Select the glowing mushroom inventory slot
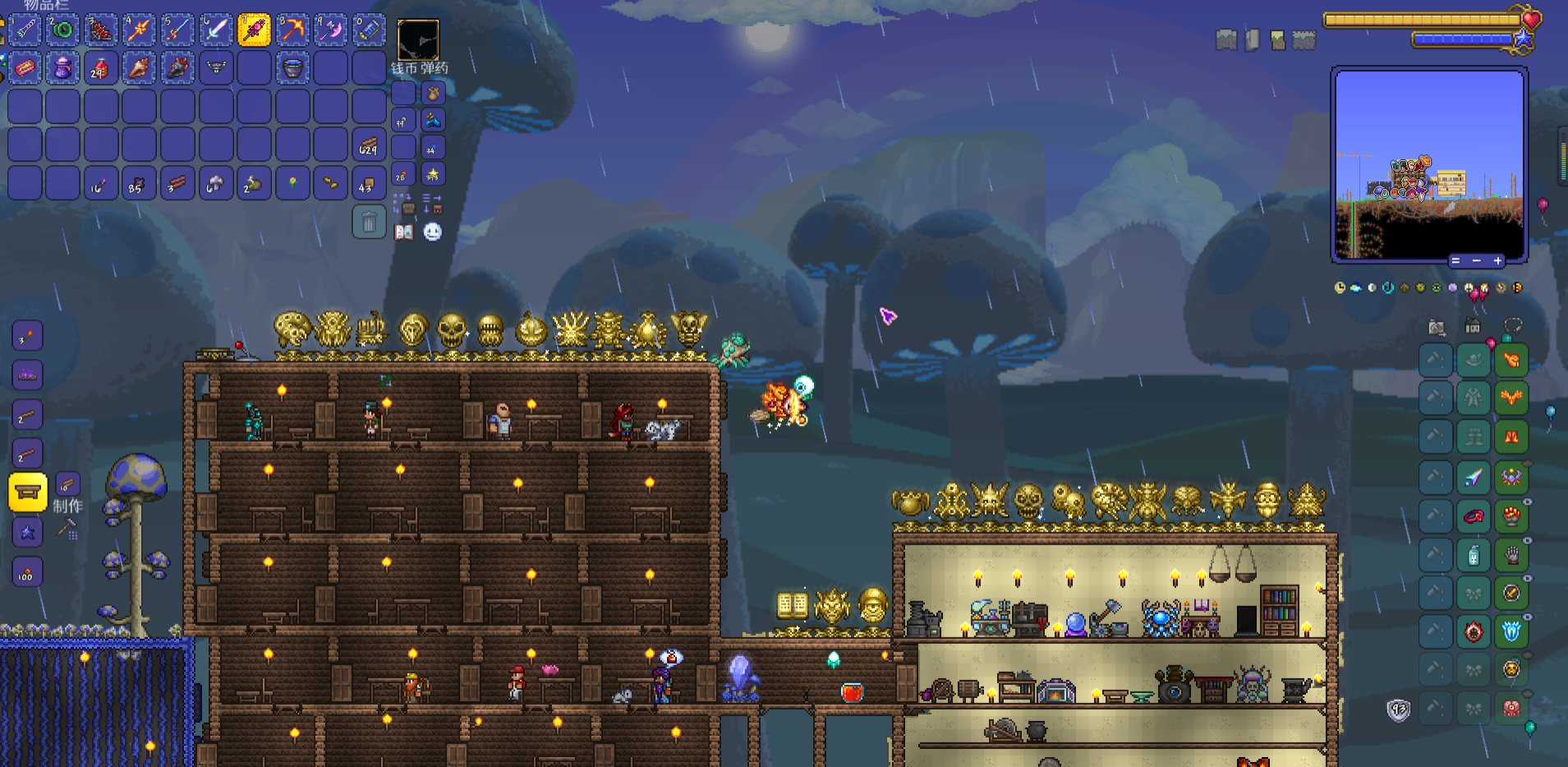 215,183
